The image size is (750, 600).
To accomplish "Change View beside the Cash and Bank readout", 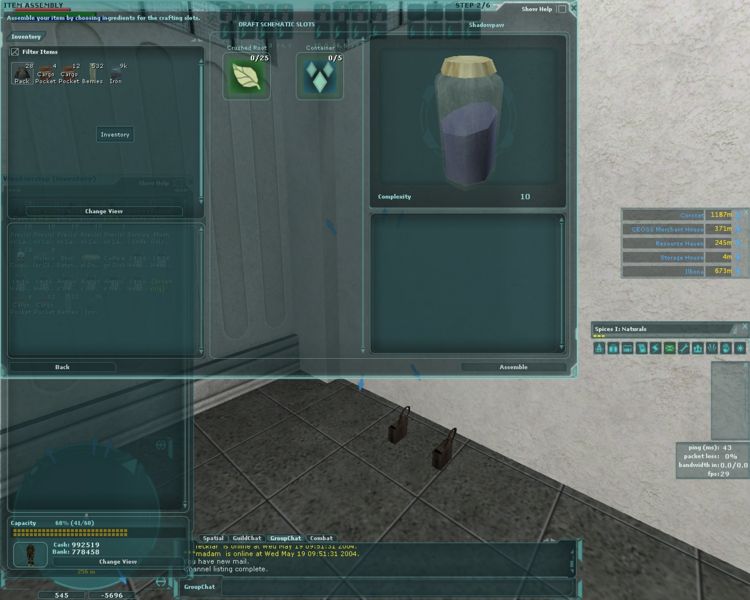I will point(117,562).
